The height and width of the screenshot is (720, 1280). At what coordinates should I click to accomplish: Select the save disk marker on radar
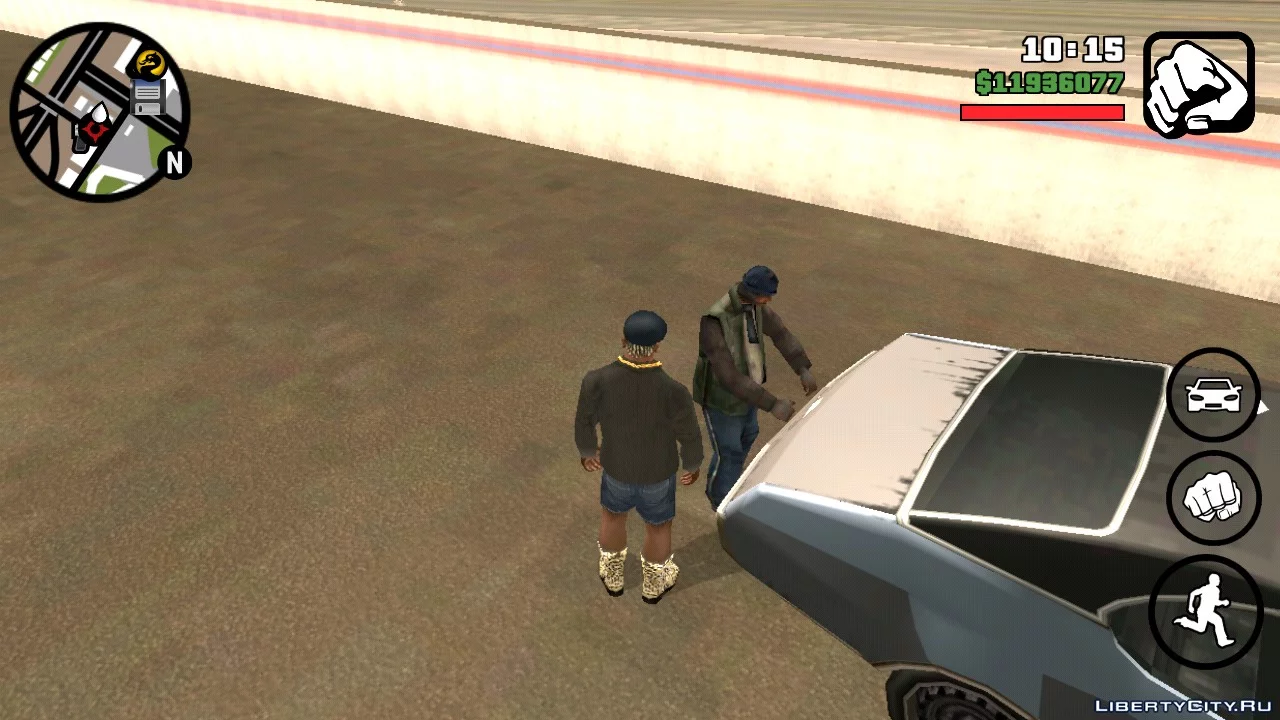(148, 97)
